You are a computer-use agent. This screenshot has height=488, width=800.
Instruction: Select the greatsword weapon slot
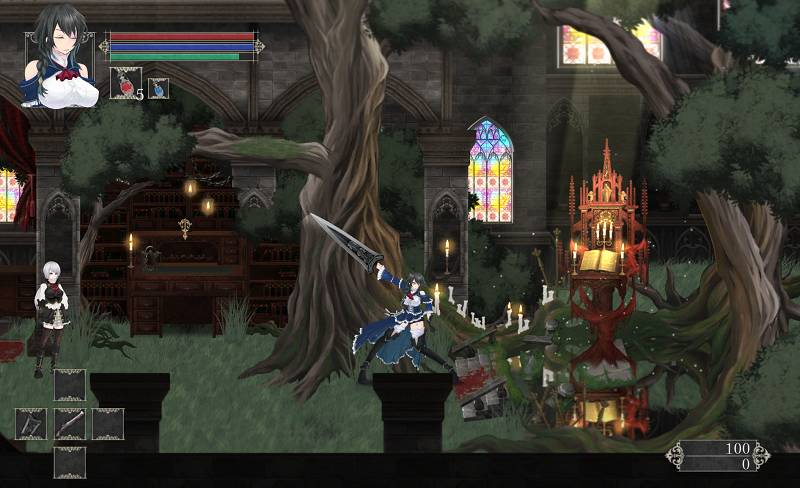(x=70, y=424)
